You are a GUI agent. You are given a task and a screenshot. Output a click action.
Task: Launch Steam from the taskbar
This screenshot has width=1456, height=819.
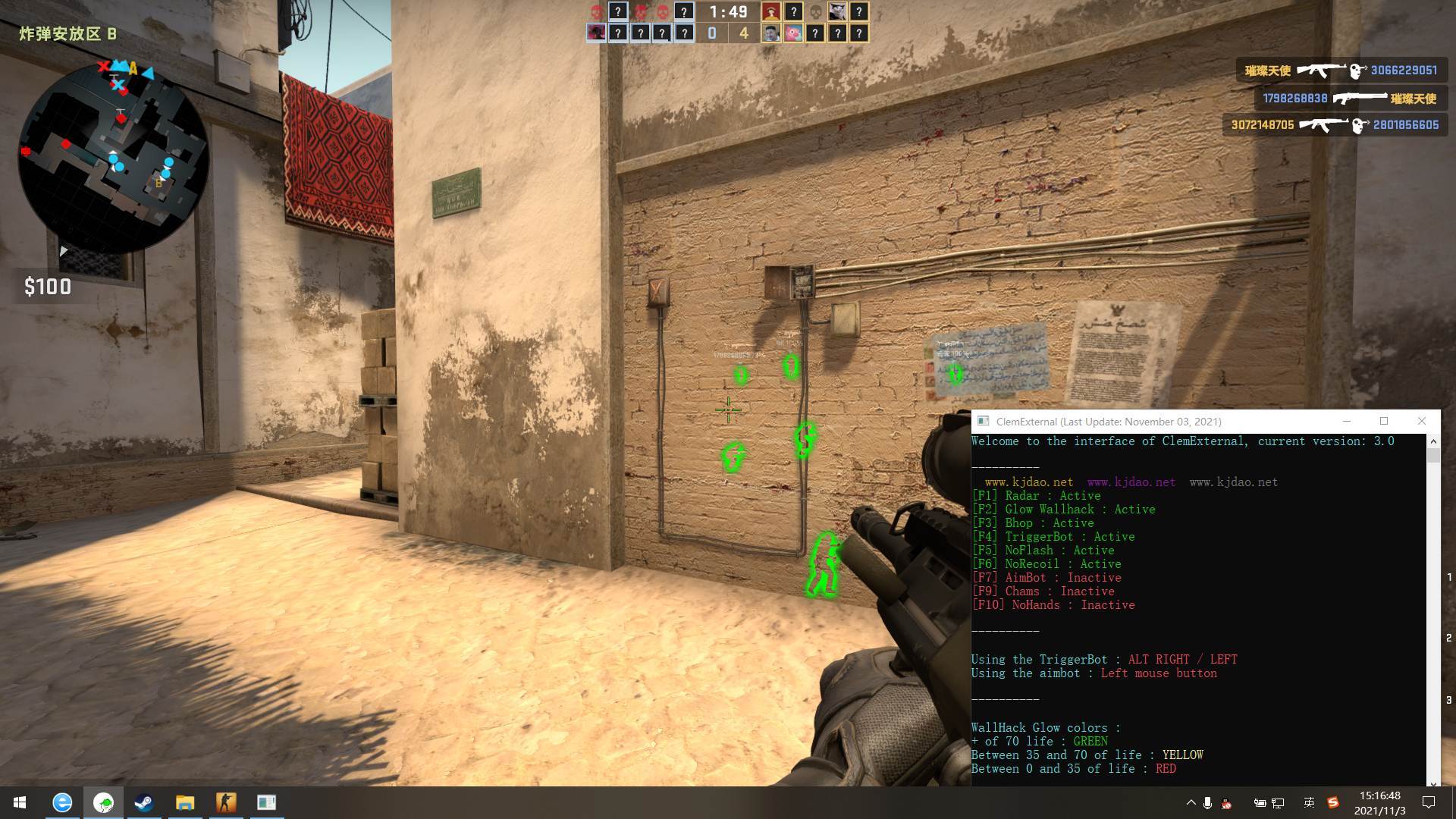tap(144, 802)
